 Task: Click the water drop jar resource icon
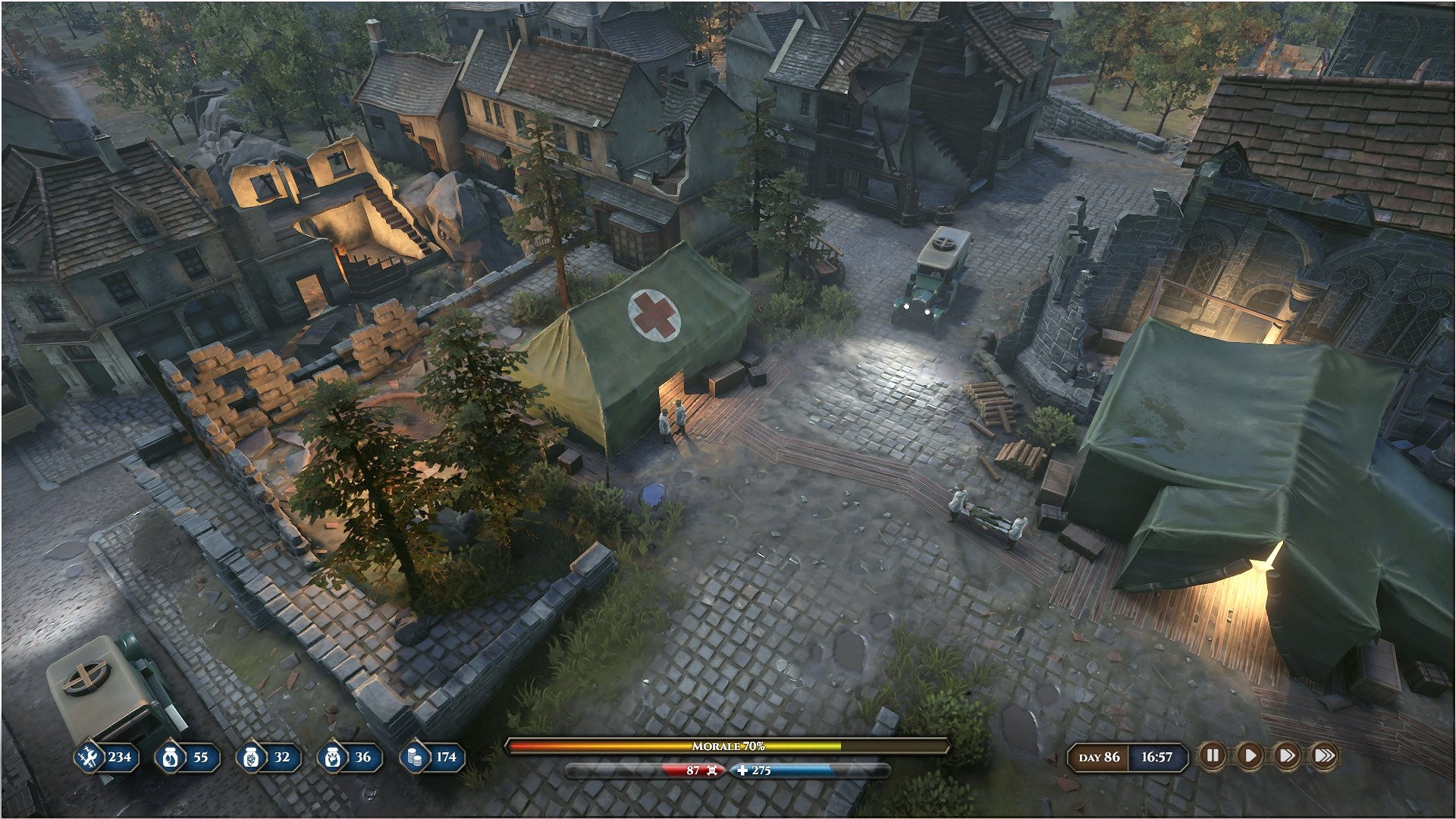click(169, 757)
